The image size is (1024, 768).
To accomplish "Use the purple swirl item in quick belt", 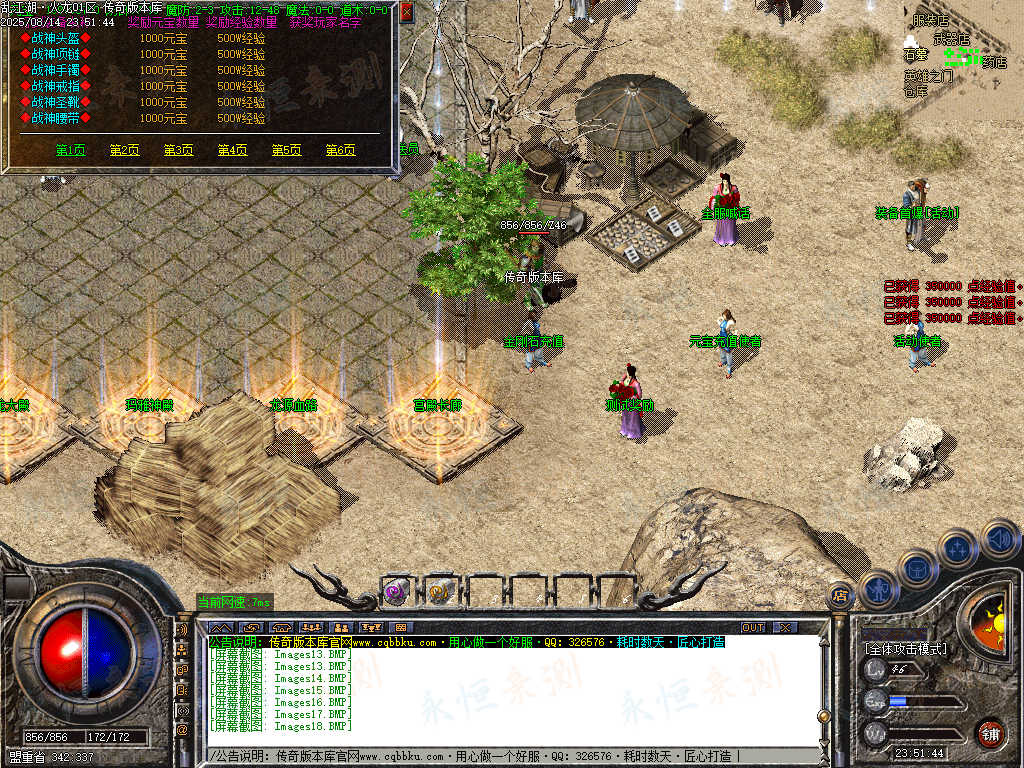I will click(x=396, y=591).
